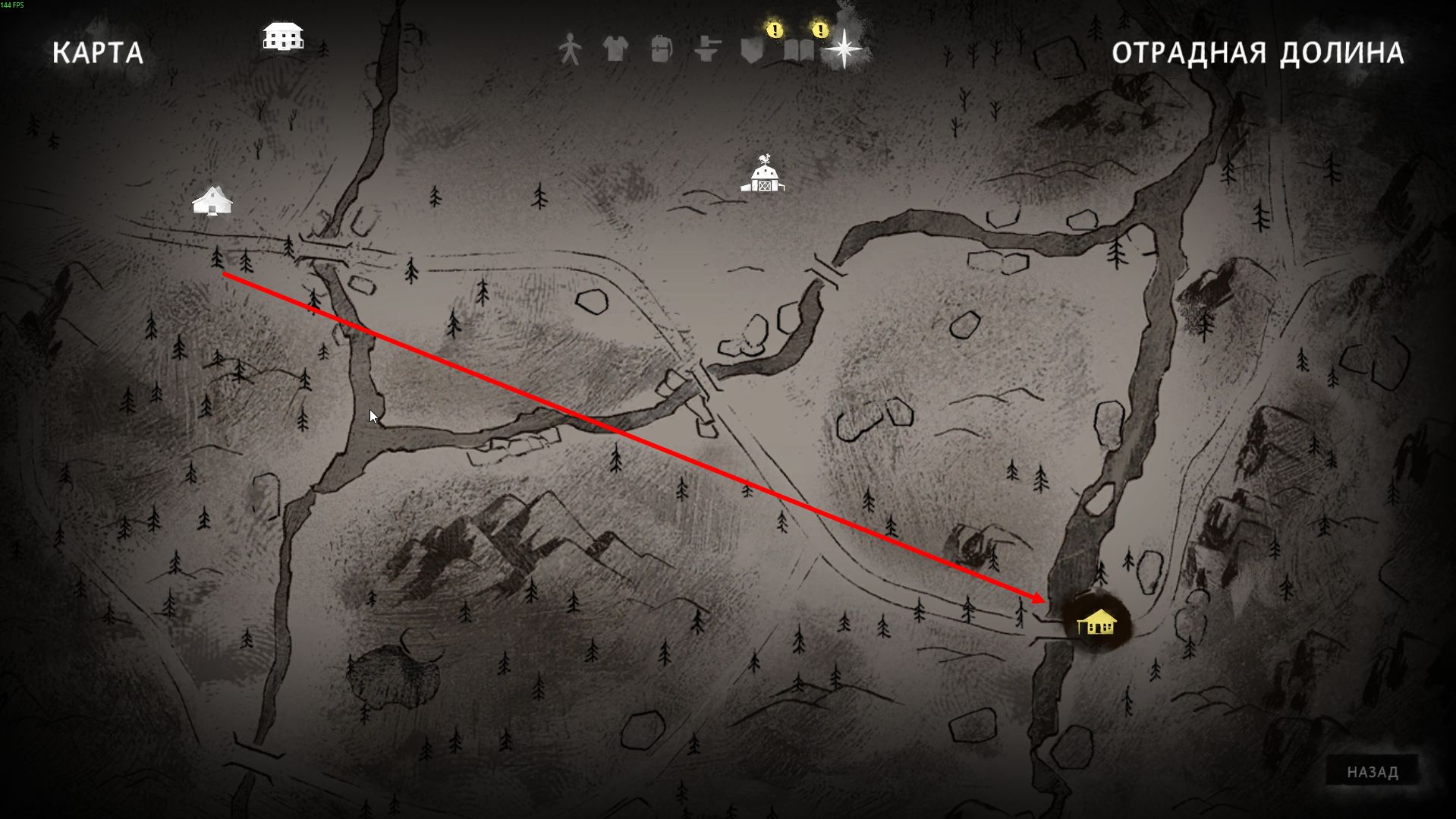
Task: Select the compass star map tab
Action: [x=844, y=50]
